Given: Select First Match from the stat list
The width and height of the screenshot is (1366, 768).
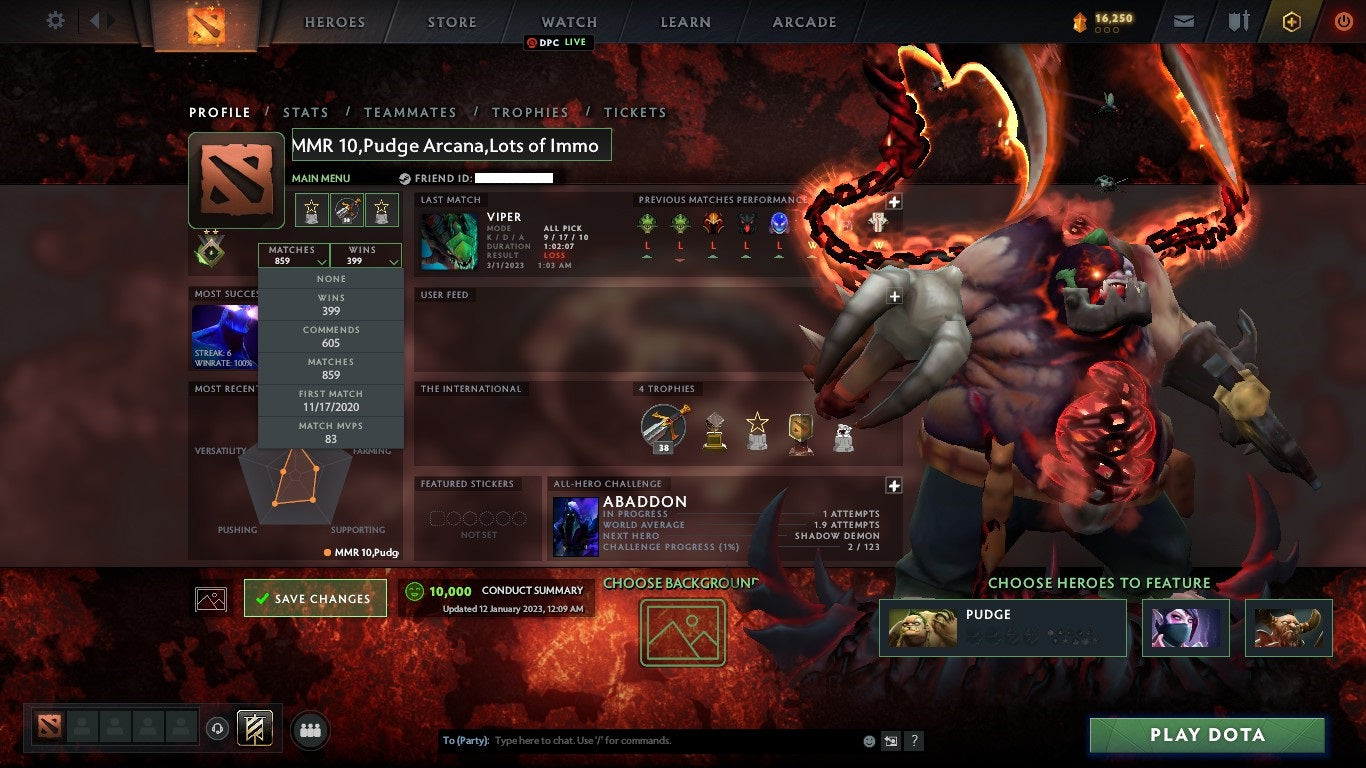Looking at the screenshot, I should point(330,399).
